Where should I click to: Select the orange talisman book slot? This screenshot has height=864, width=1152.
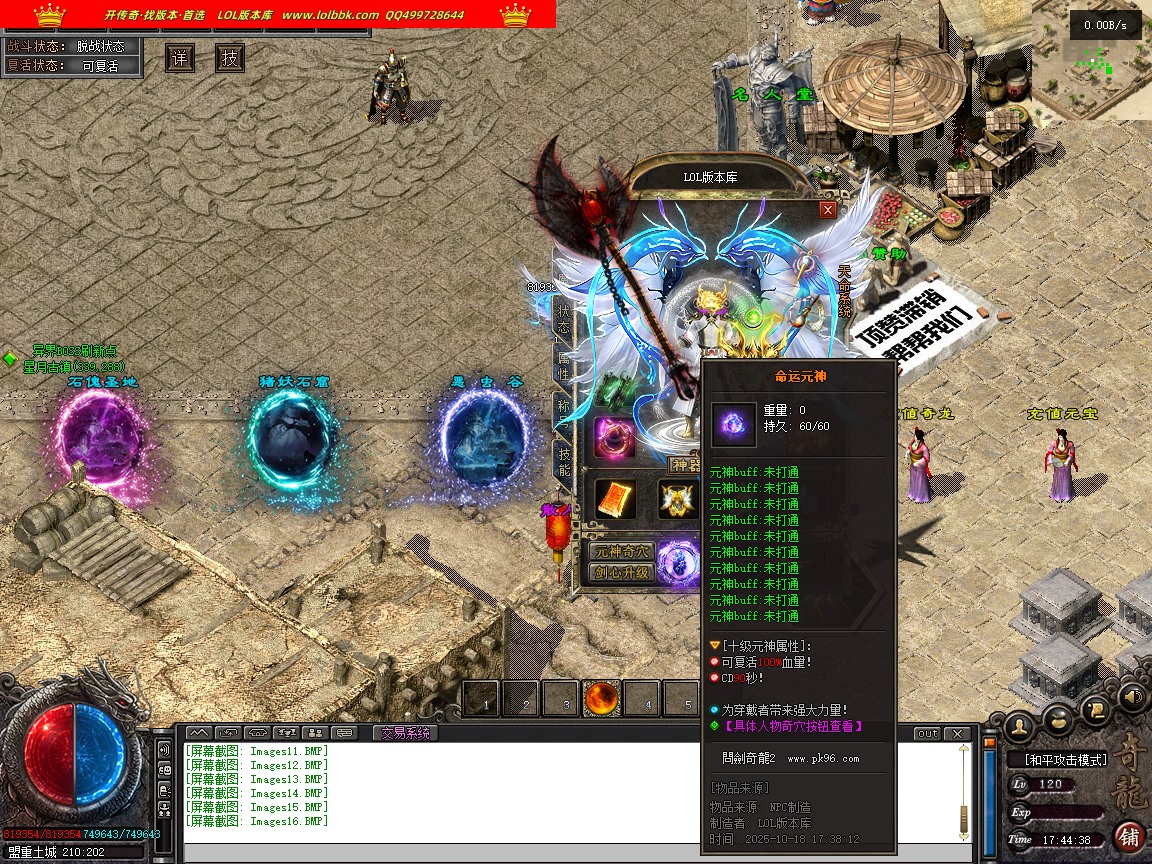(615, 500)
